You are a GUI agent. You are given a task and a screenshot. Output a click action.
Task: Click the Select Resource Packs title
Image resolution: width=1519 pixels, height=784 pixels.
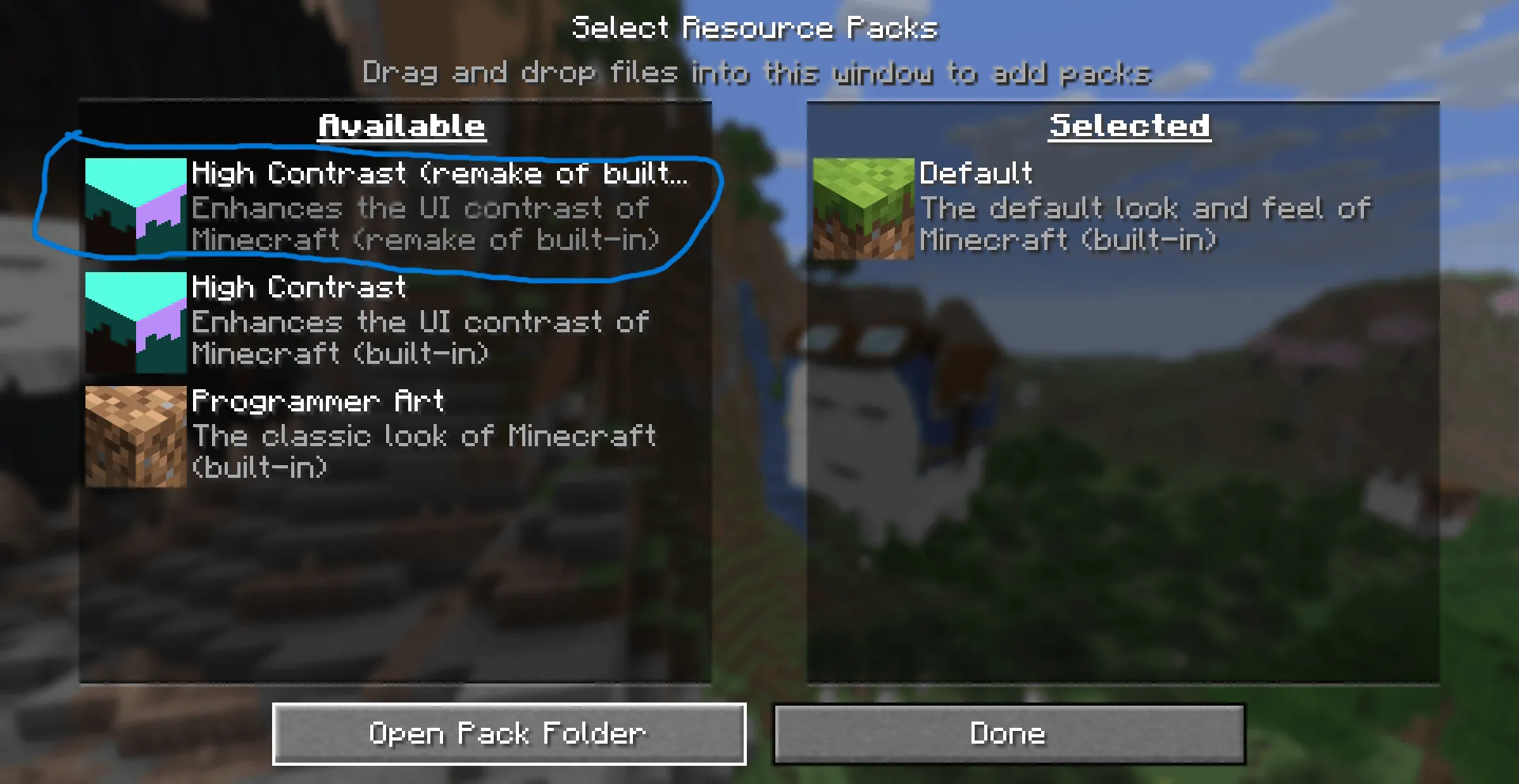[756, 27]
